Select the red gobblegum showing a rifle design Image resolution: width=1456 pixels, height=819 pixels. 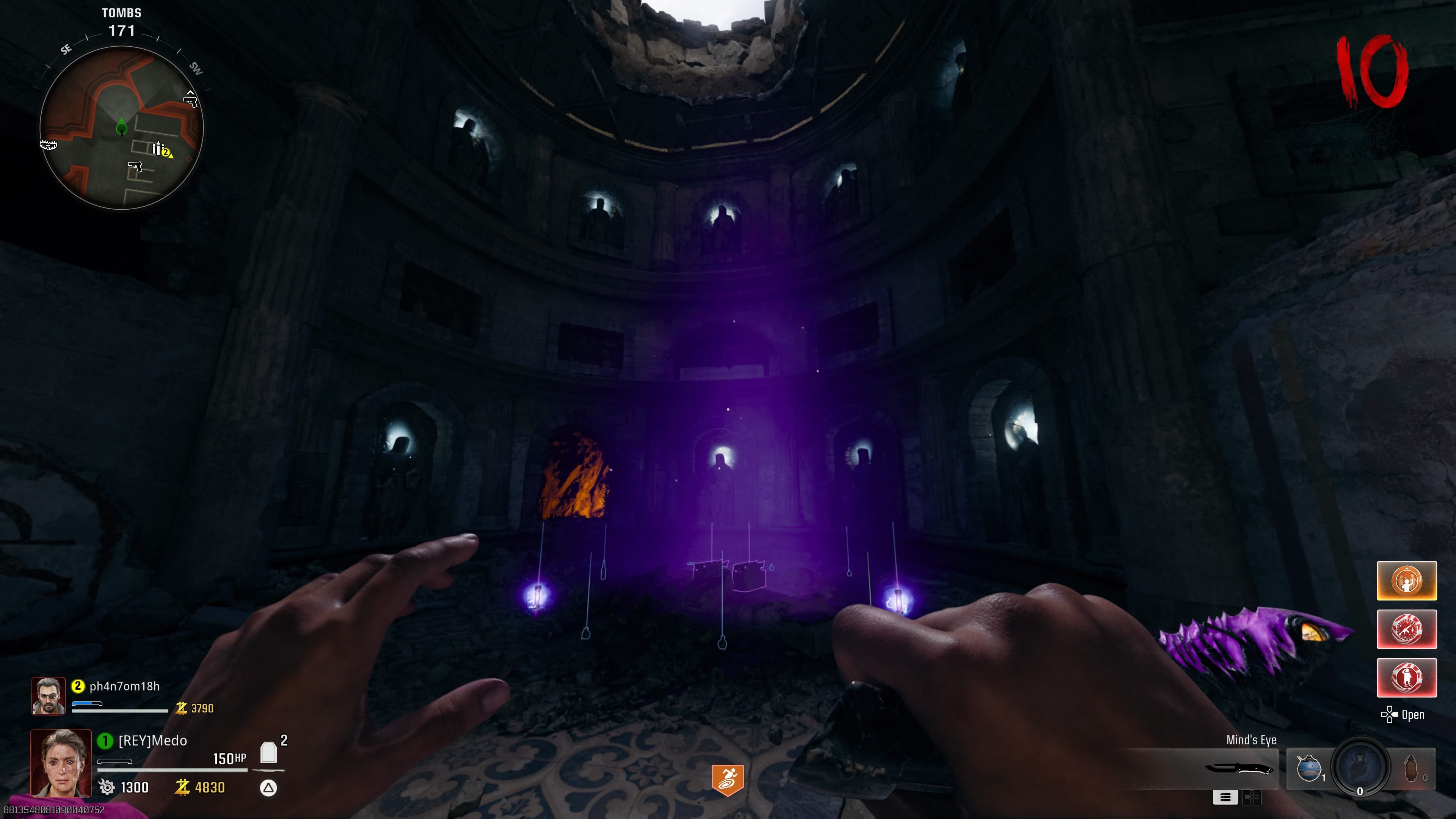[1407, 629]
